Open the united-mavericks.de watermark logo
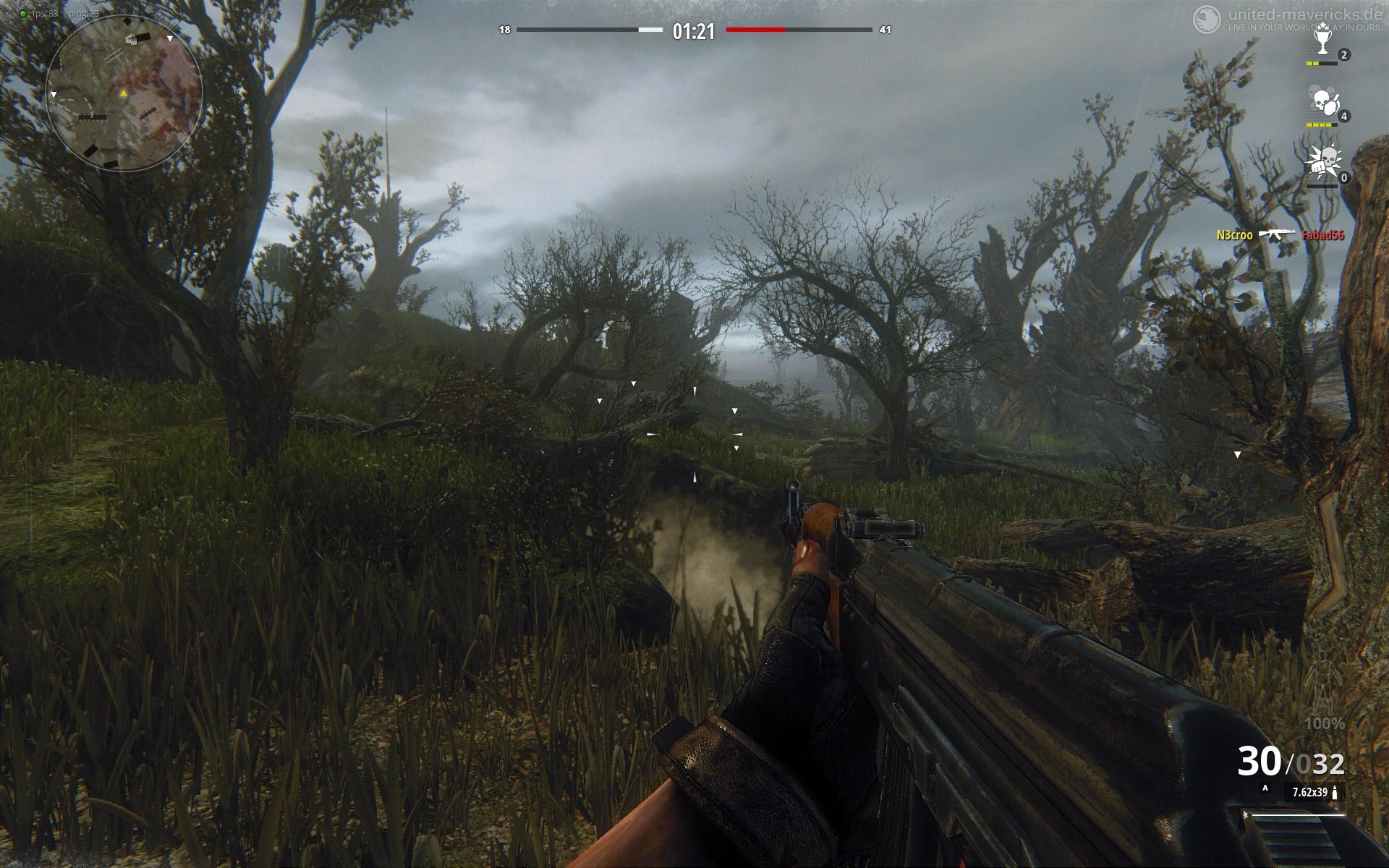1389x868 pixels. [x=1204, y=16]
